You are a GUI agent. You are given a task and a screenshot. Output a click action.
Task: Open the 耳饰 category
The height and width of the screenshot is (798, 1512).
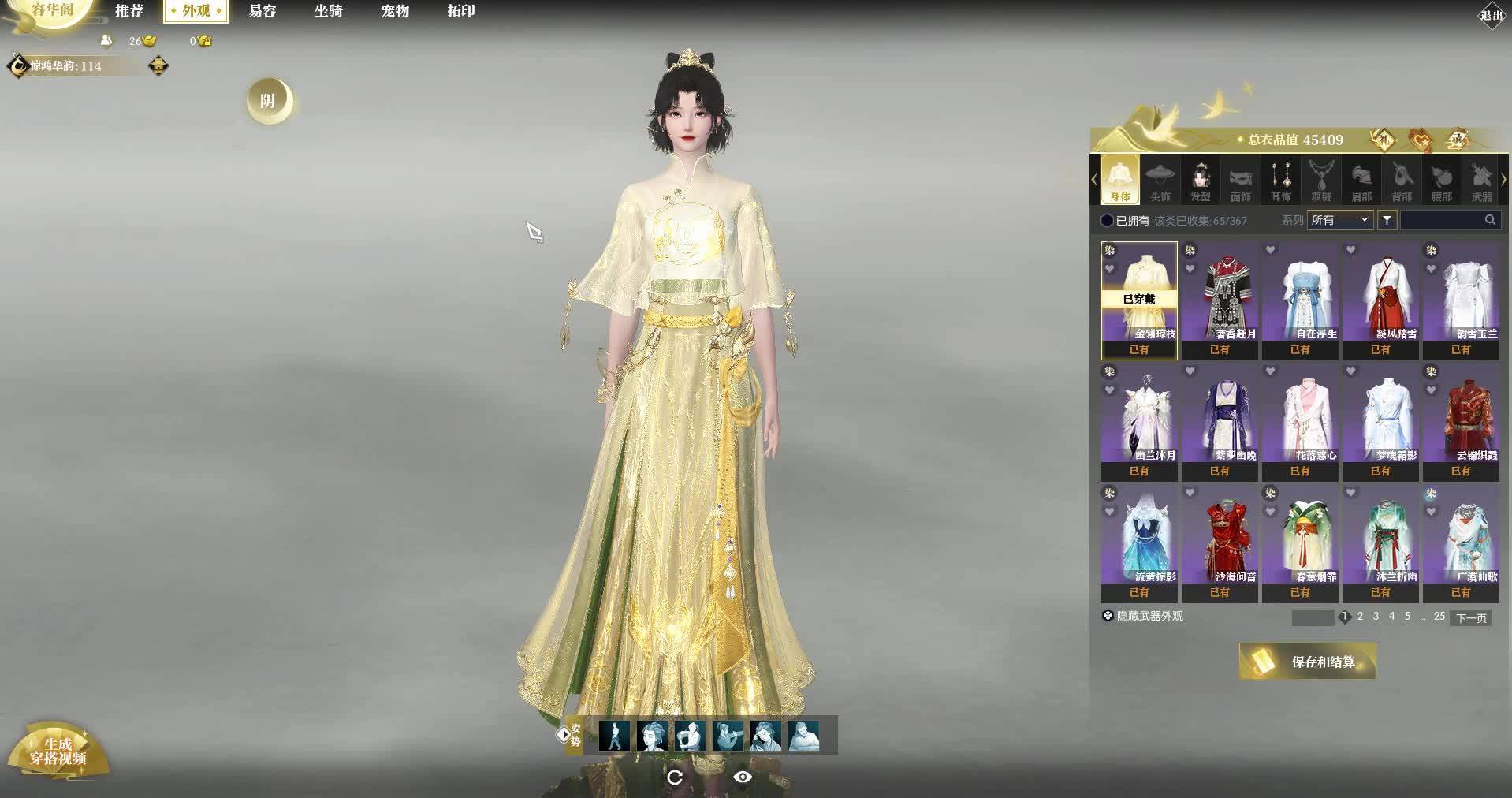1281,181
